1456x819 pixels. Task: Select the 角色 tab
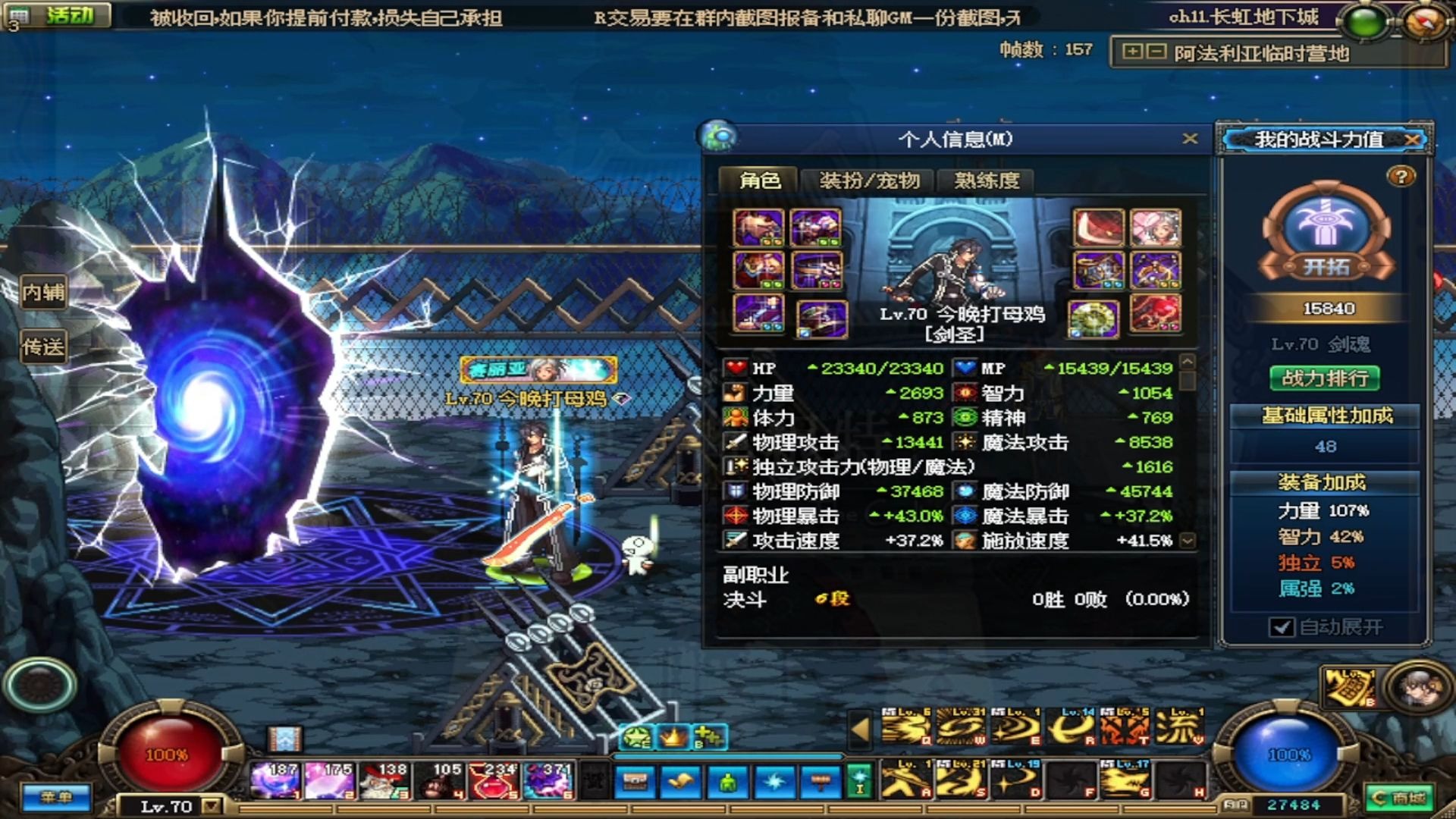click(759, 180)
